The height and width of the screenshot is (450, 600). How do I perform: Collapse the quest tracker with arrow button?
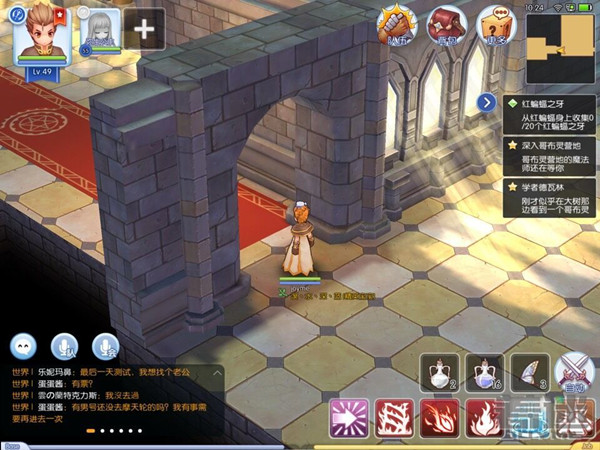click(486, 102)
